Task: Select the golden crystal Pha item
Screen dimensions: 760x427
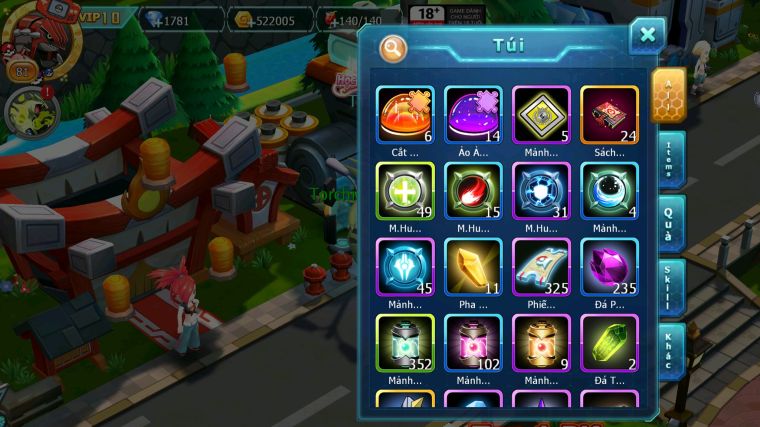Action: pos(473,267)
